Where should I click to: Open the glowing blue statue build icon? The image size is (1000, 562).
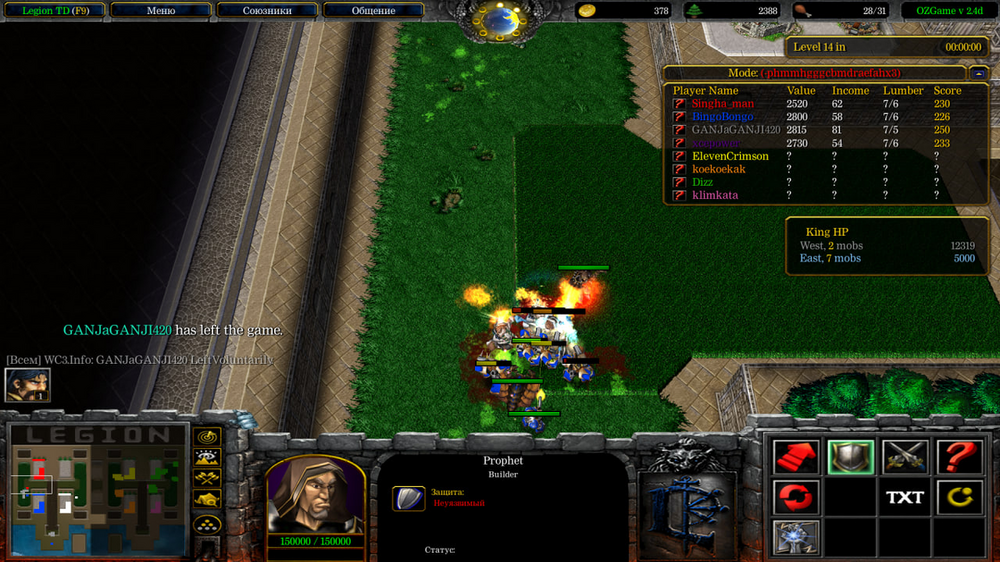click(x=796, y=537)
